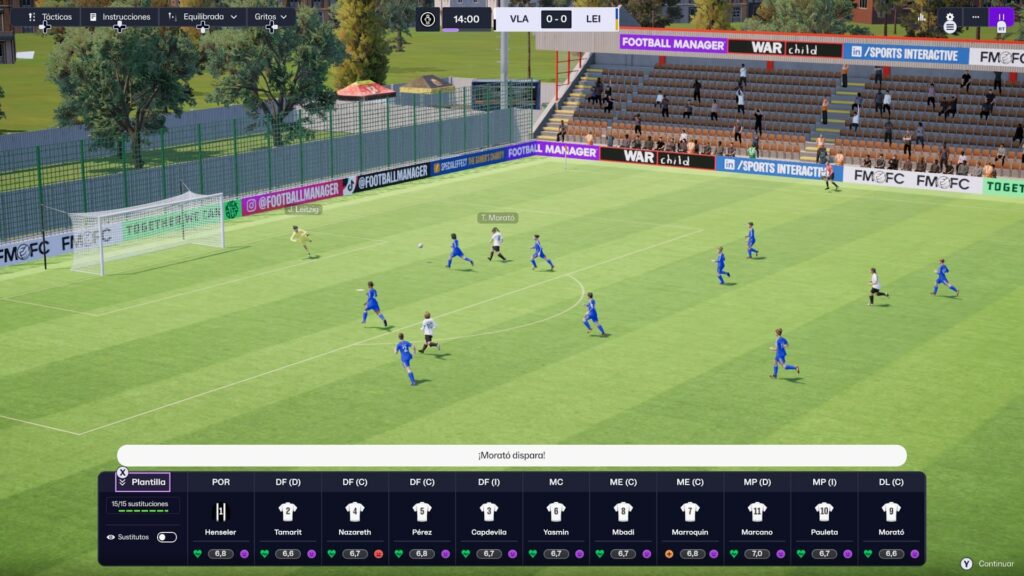Select goalkeeper Henseler's card

coord(221,518)
